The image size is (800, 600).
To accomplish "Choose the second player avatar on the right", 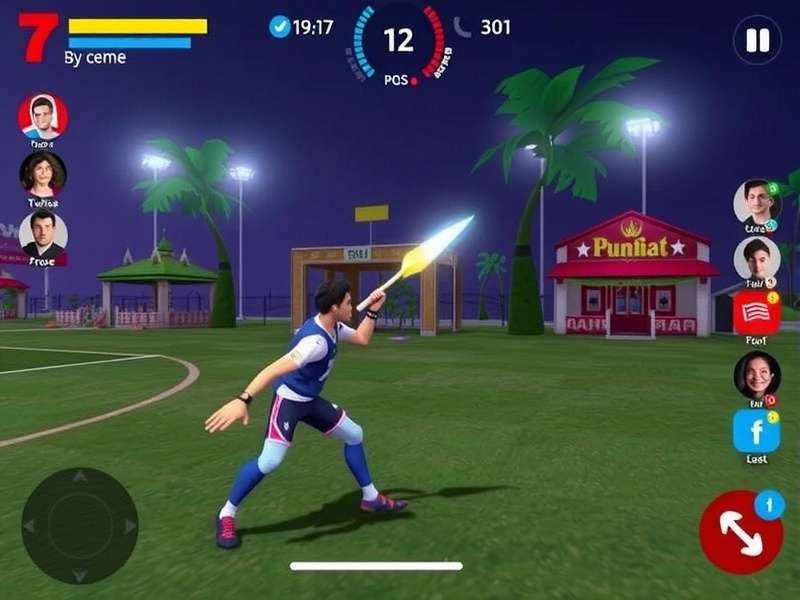I will [x=756, y=258].
